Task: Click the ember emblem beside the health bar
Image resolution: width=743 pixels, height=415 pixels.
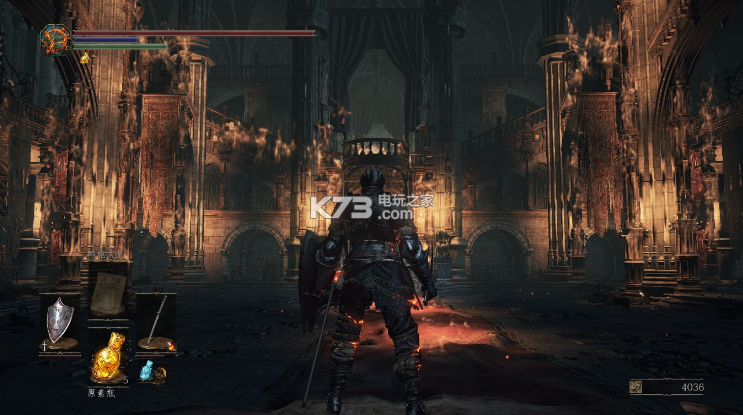Action: pyautogui.click(x=54, y=40)
